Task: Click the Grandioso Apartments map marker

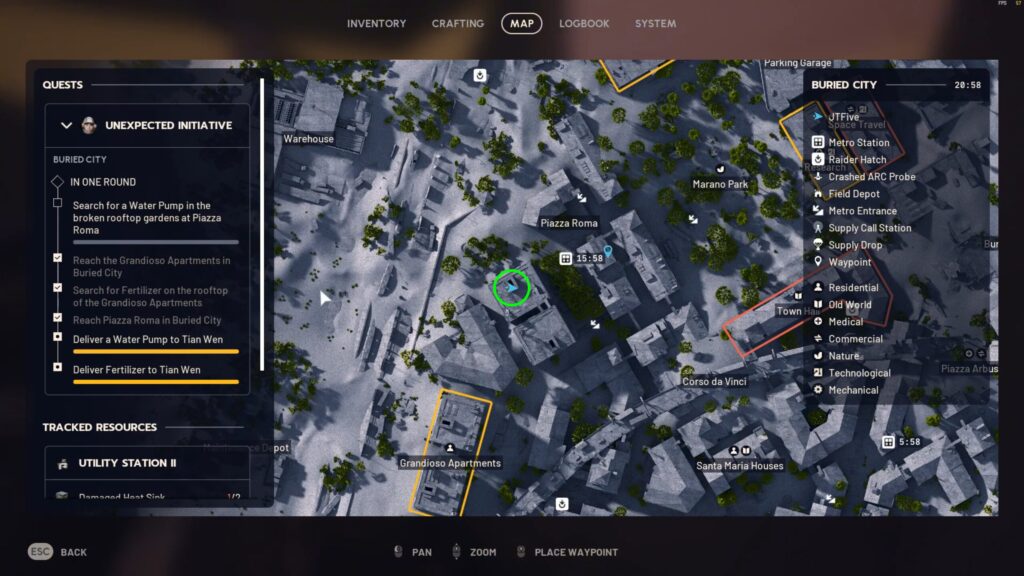Action: click(x=450, y=449)
